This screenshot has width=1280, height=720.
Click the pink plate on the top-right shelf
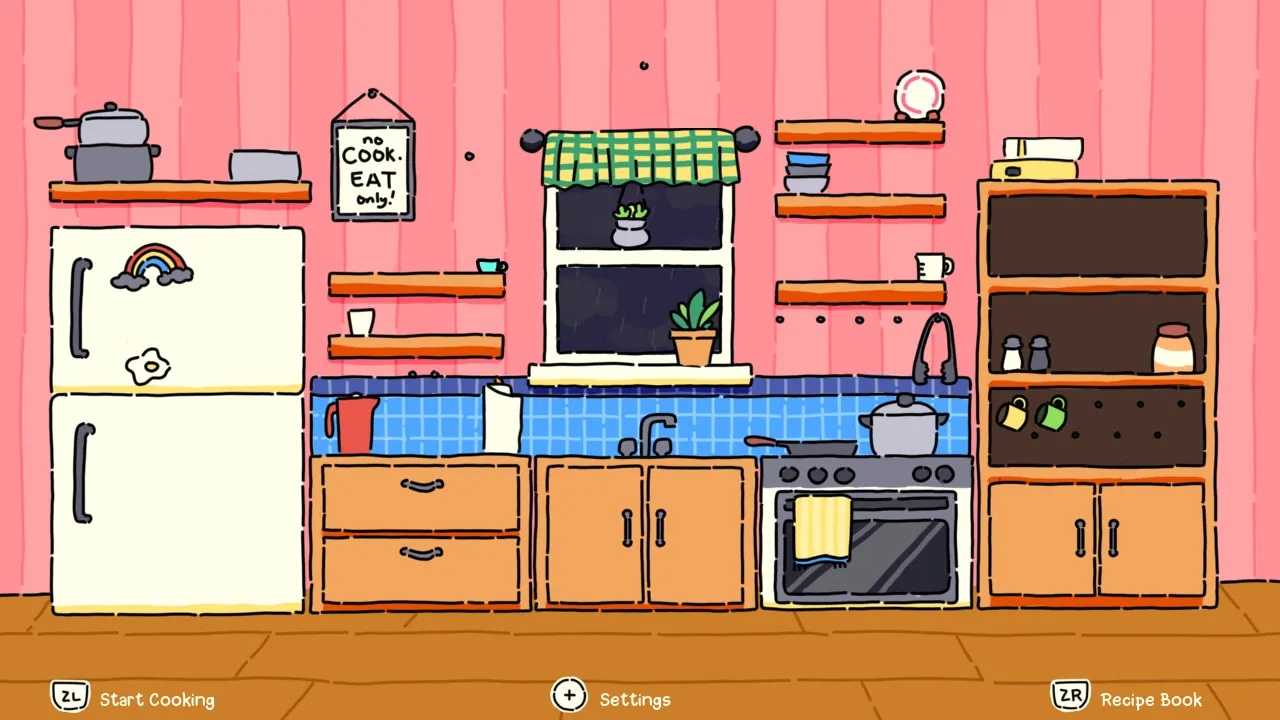coord(917,95)
